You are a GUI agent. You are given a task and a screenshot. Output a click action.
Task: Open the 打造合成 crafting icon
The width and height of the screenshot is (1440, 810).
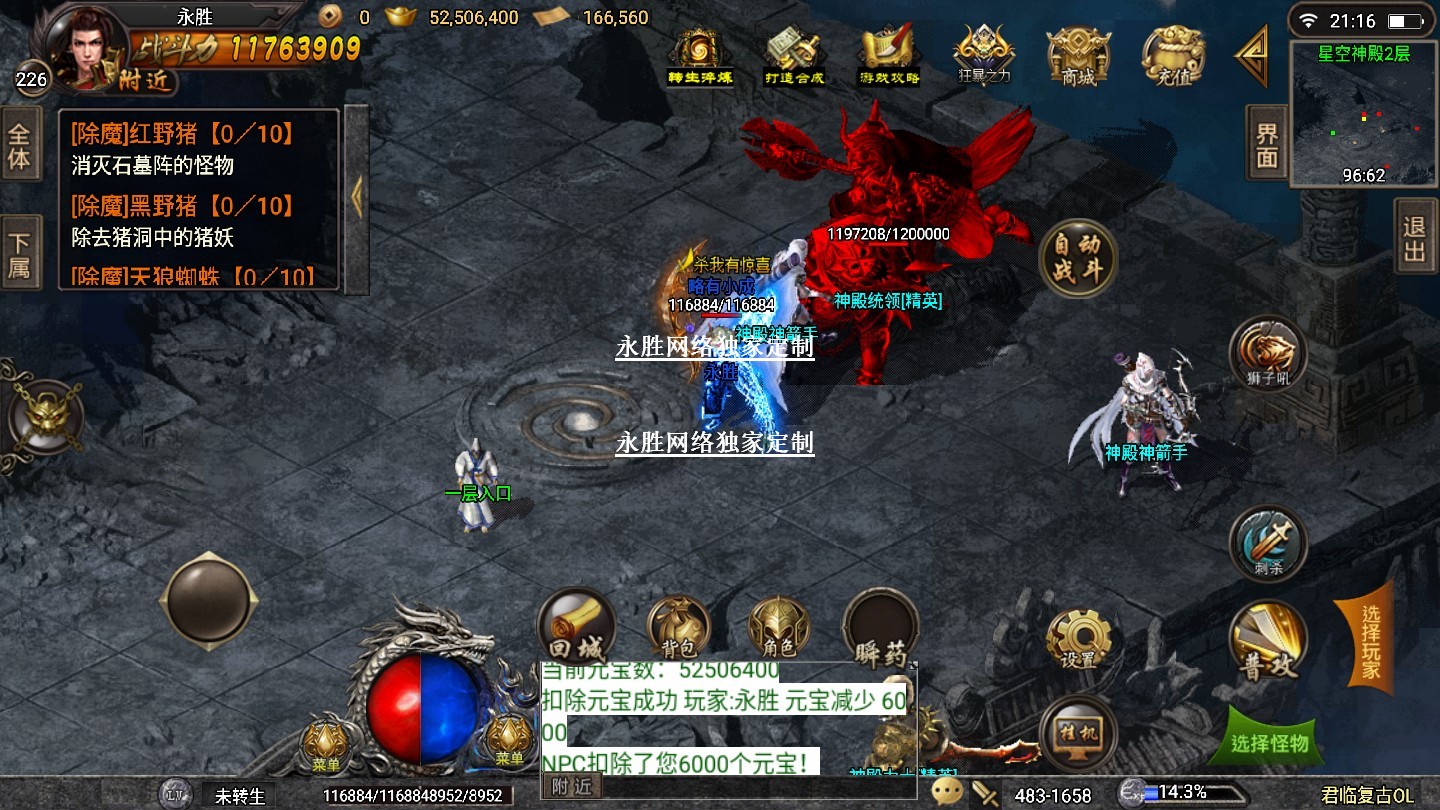(x=794, y=56)
